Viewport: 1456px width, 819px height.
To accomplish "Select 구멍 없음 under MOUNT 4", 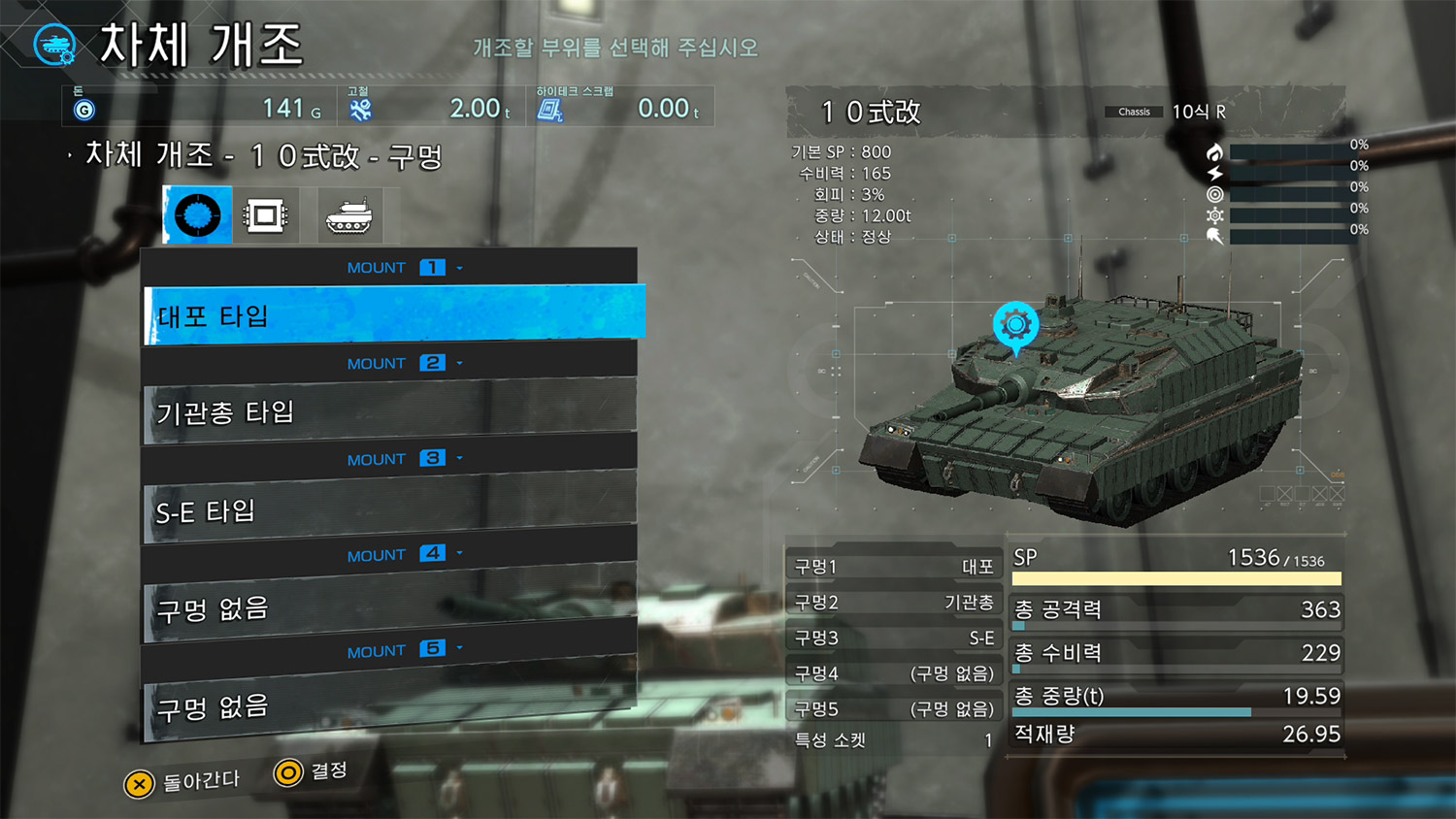I will tap(390, 608).
